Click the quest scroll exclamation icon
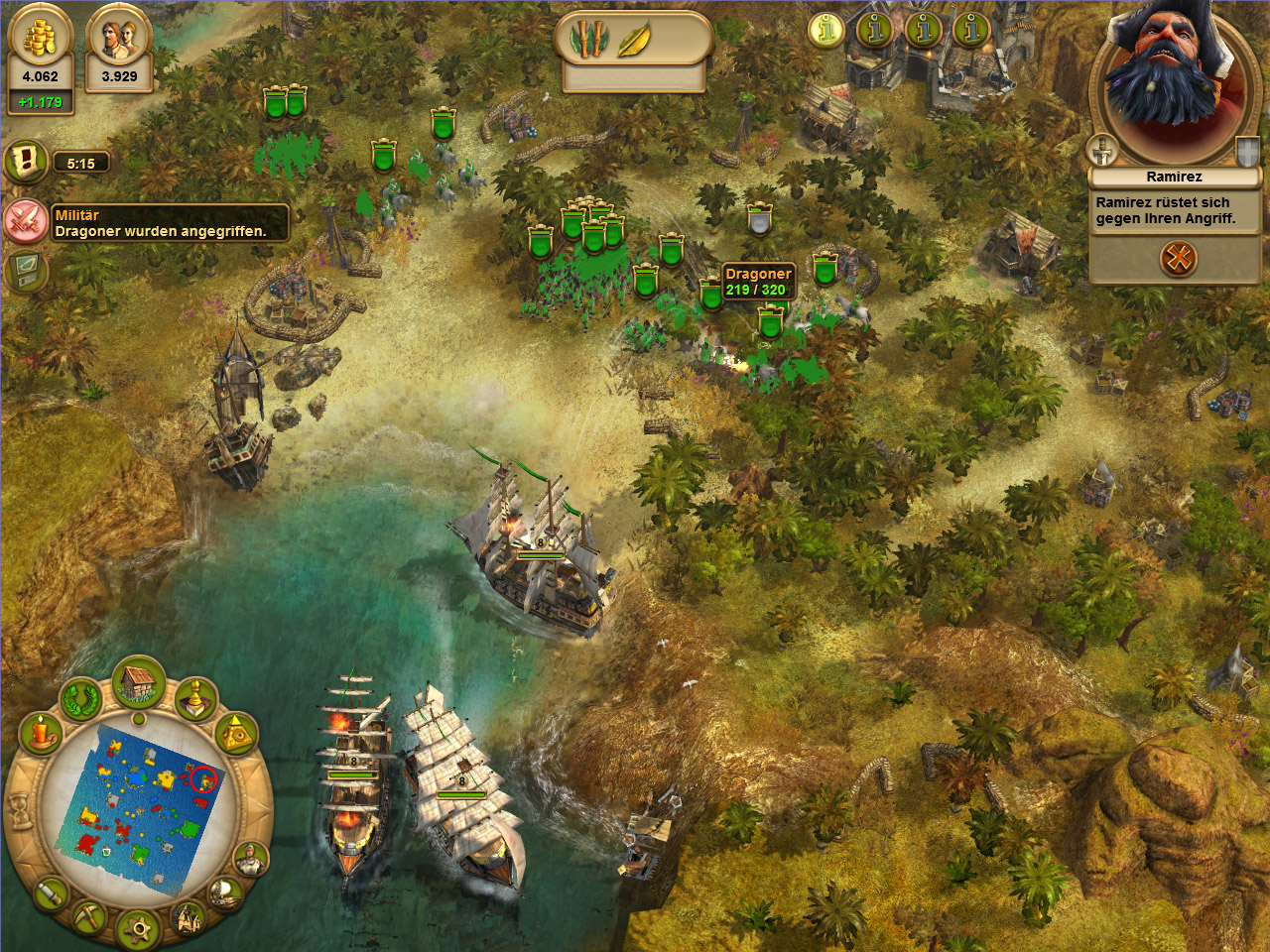The height and width of the screenshot is (952, 1270). pyautogui.click(x=27, y=161)
